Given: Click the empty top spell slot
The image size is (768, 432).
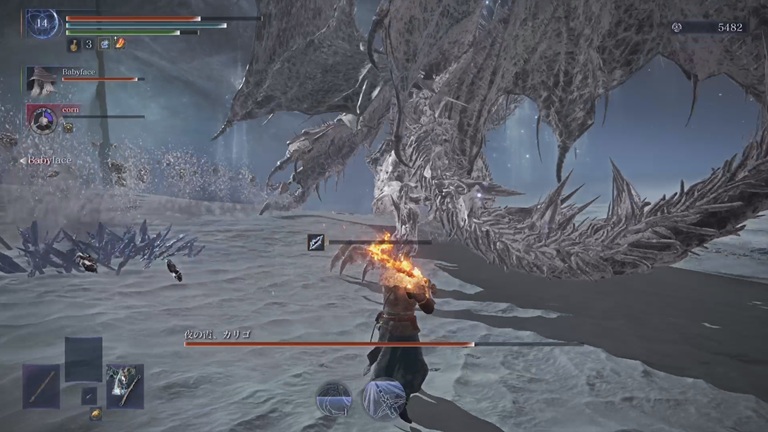Looking at the screenshot, I should click(x=83, y=358).
